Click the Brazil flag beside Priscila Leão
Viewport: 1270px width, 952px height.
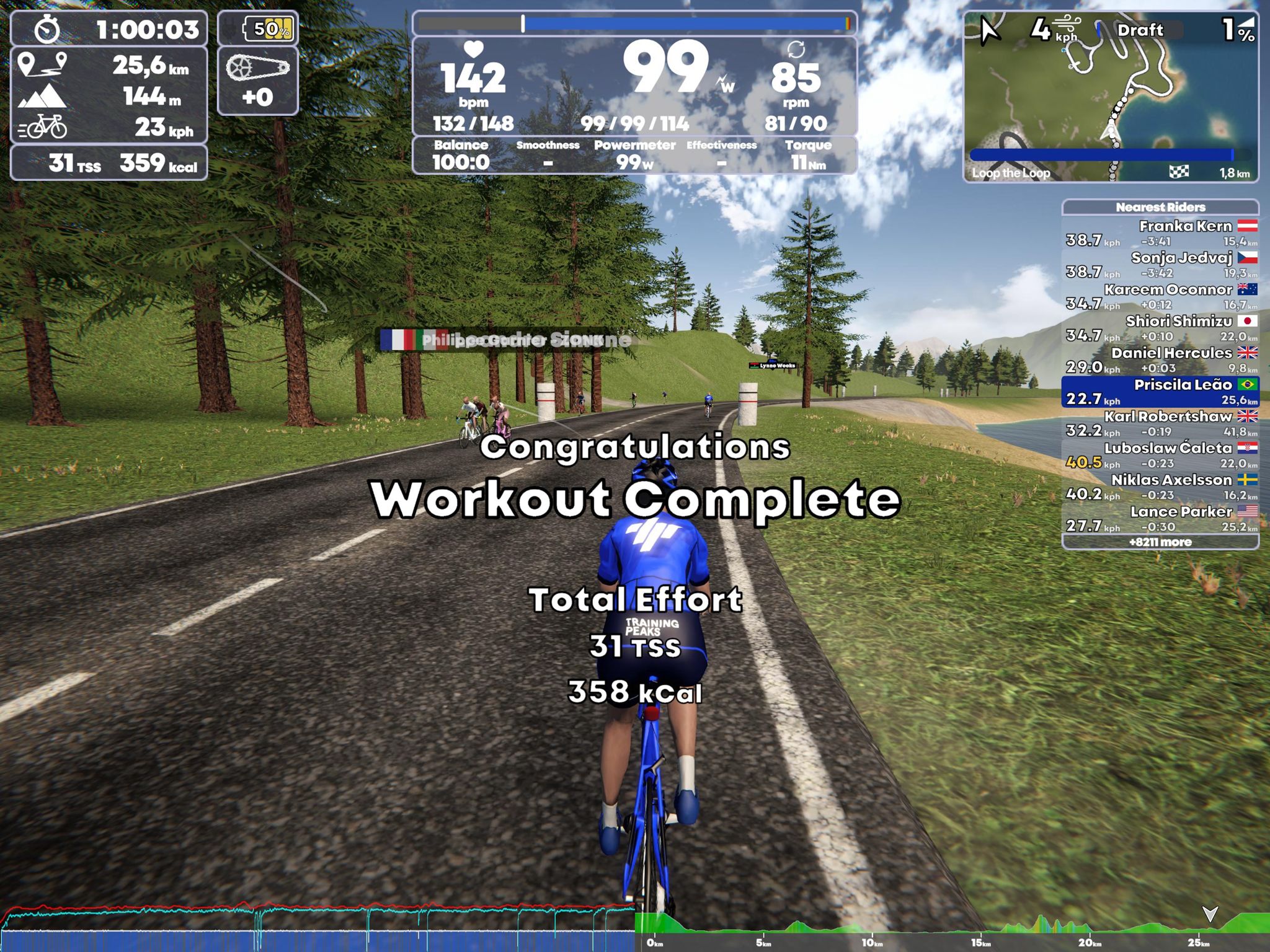[x=1248, y=385]
